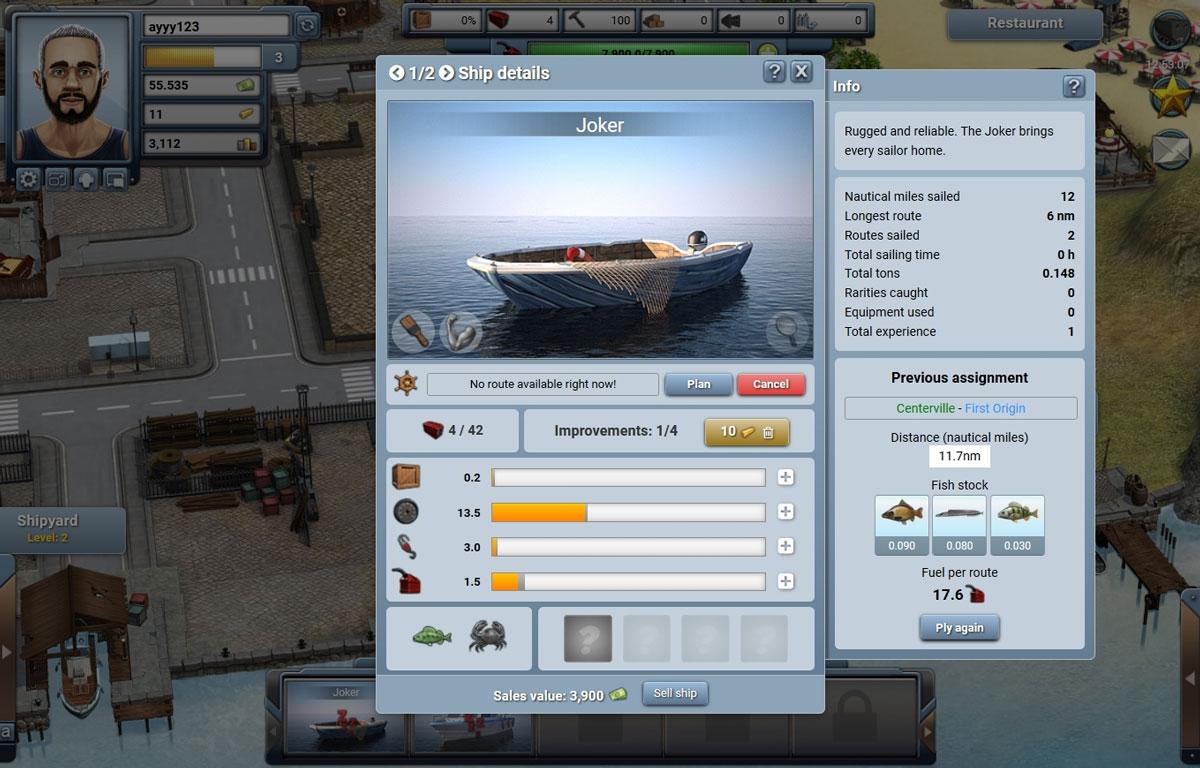Sell ship for 3,900
This screenshot has height=768, width=1200.
tap(675, 694)
